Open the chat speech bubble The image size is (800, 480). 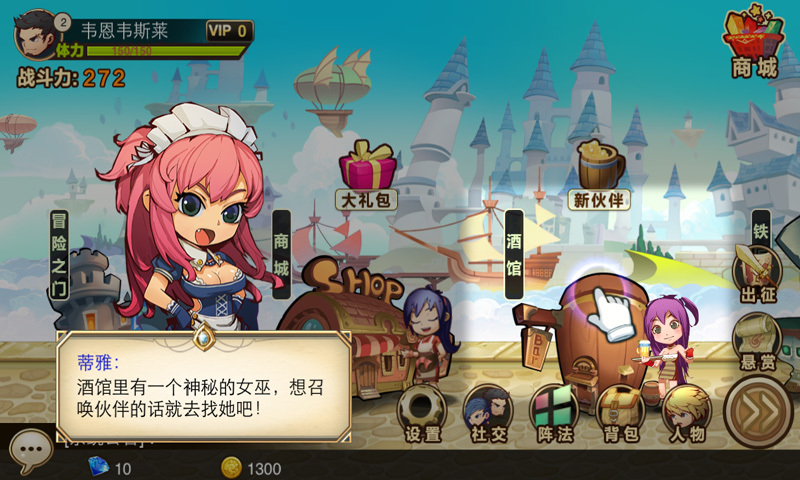pos(29,449)
